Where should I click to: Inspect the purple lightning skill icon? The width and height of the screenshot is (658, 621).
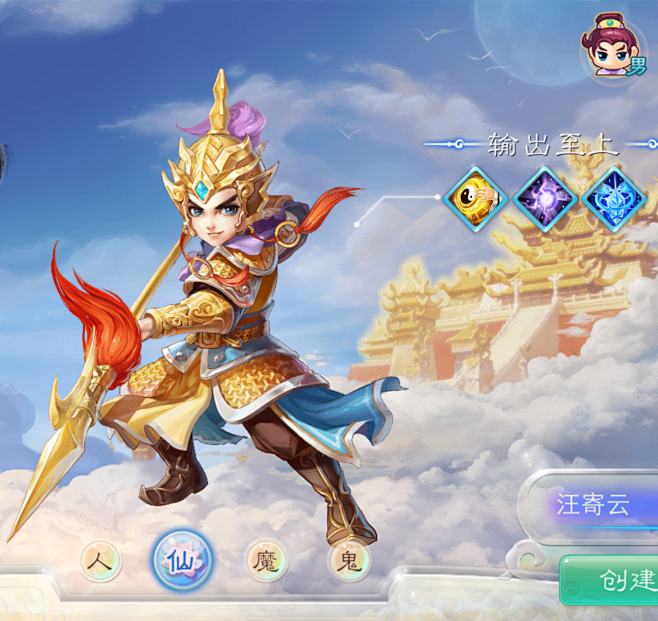545,200
